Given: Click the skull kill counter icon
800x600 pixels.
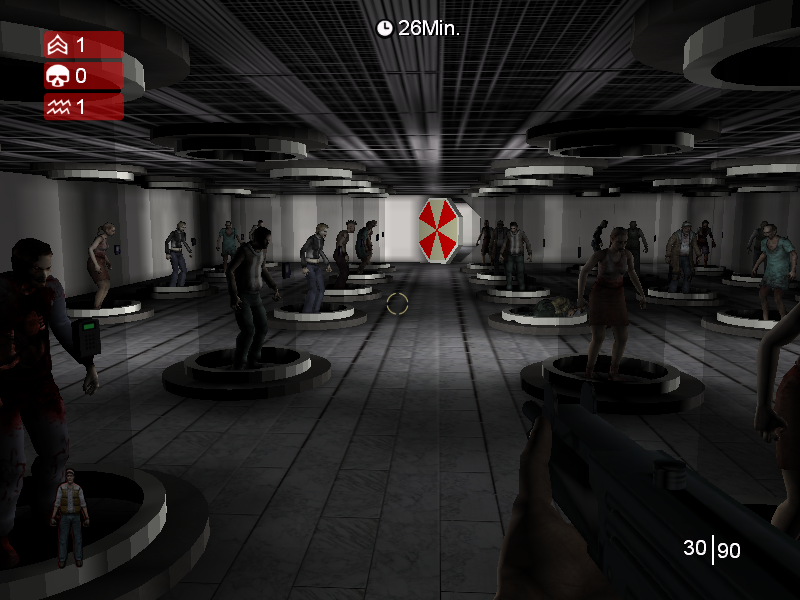Looking at the screenshot, I should click(56, 76).
